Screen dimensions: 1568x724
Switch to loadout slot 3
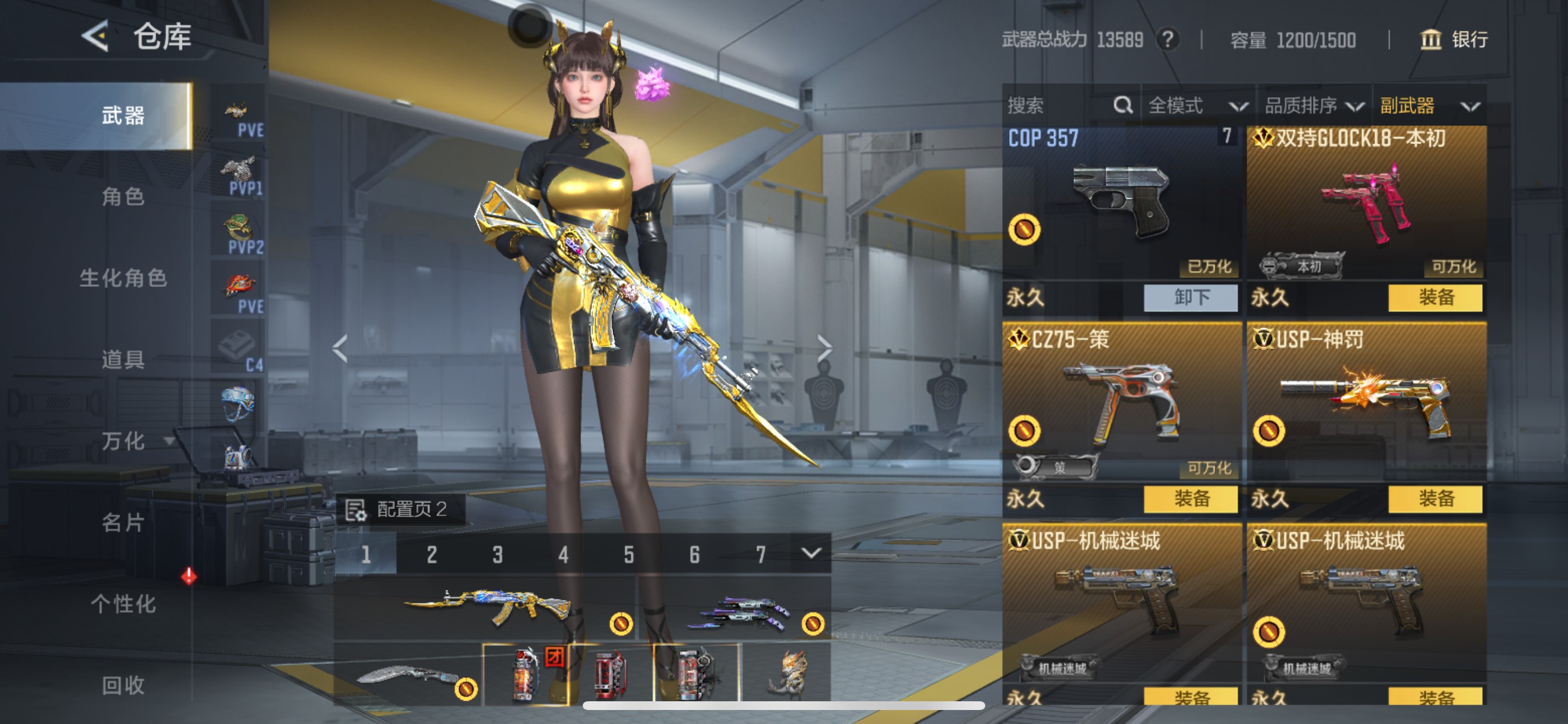[498, 554]
